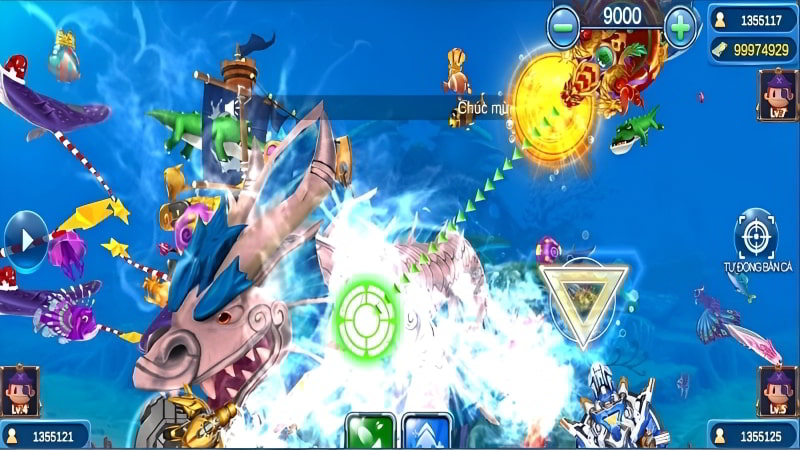Image resolution: width=800 pixels, height=450 pixels.
Task: Open the Lv.5 player avatar
Action: [x=777, y=390]
